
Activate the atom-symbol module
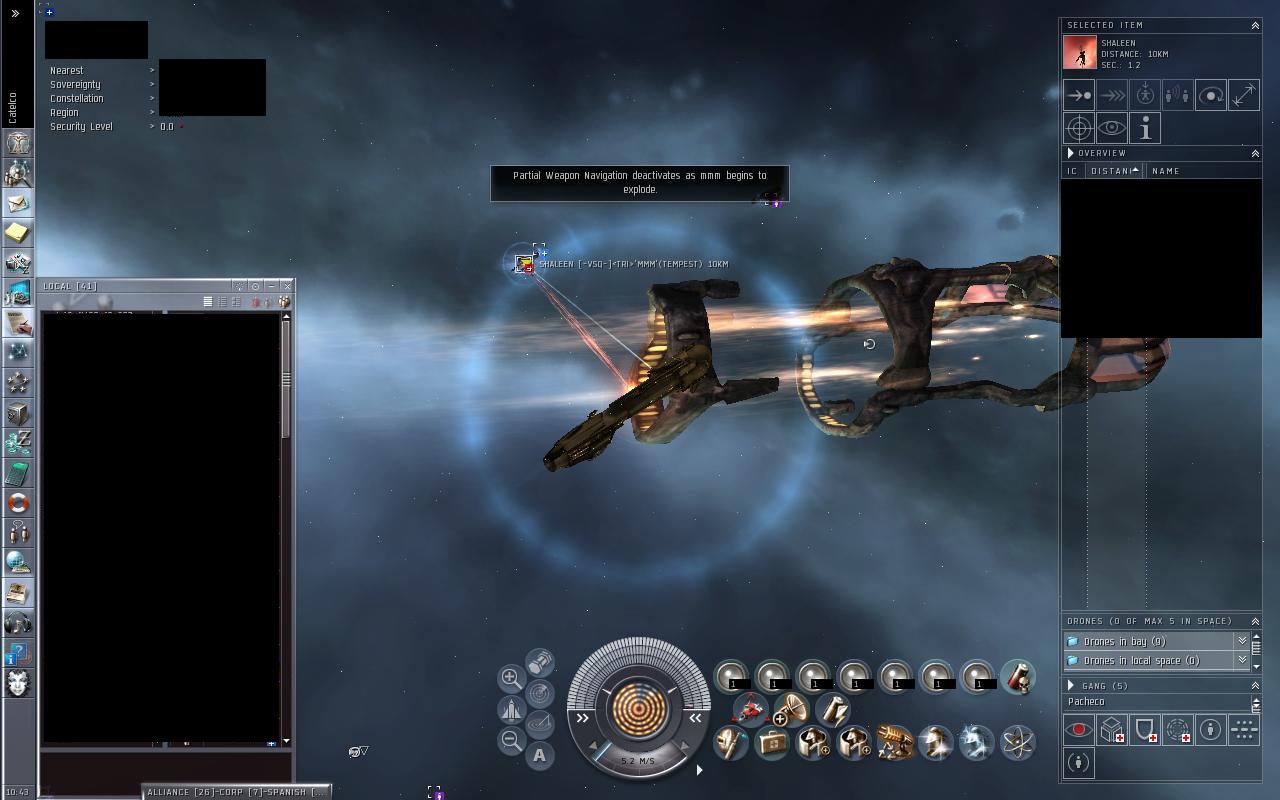(x=1017, y=742)
